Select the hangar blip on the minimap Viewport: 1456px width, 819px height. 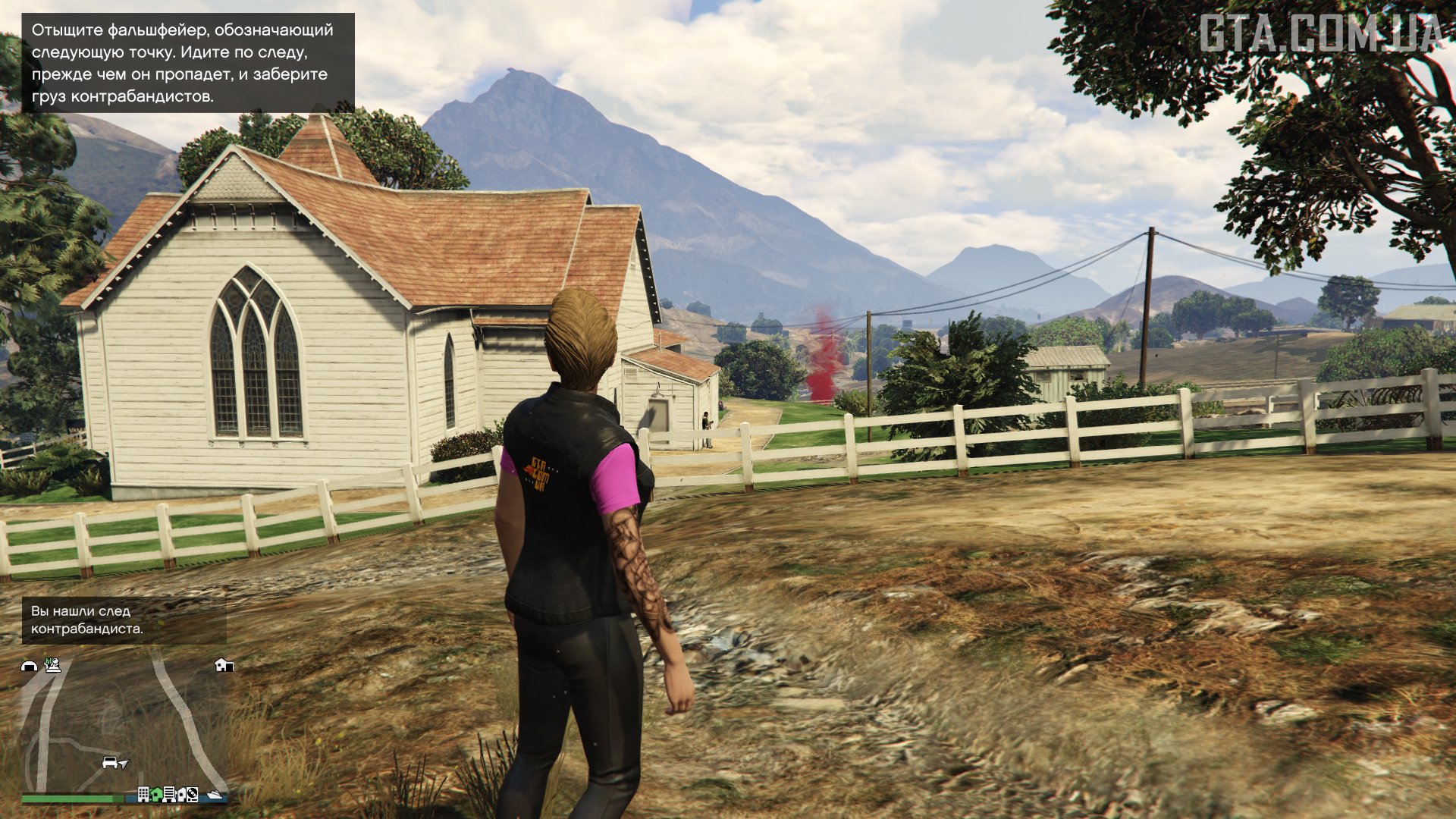pos(29,666)
